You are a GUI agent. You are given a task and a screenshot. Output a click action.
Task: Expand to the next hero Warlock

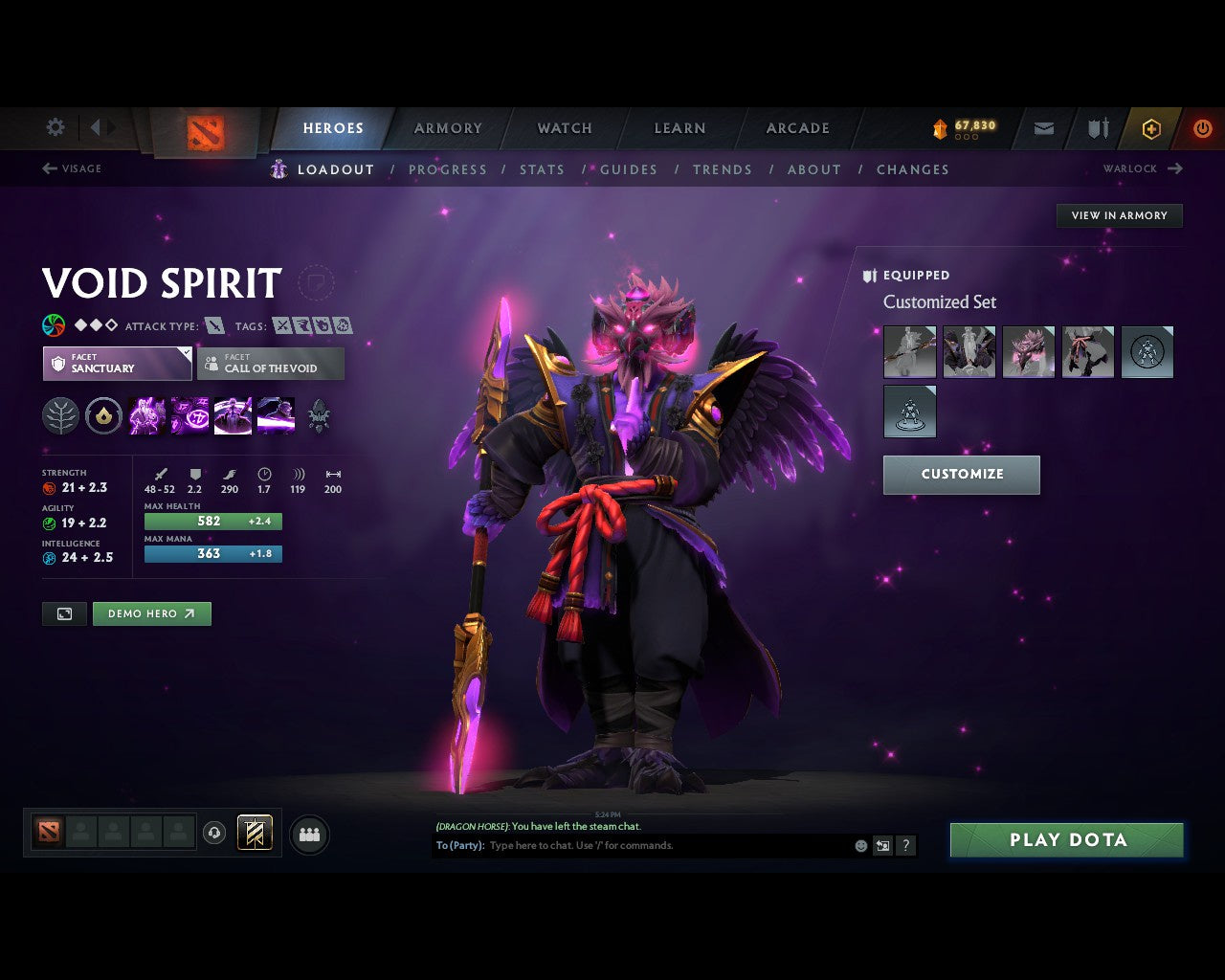[1143, 168]
